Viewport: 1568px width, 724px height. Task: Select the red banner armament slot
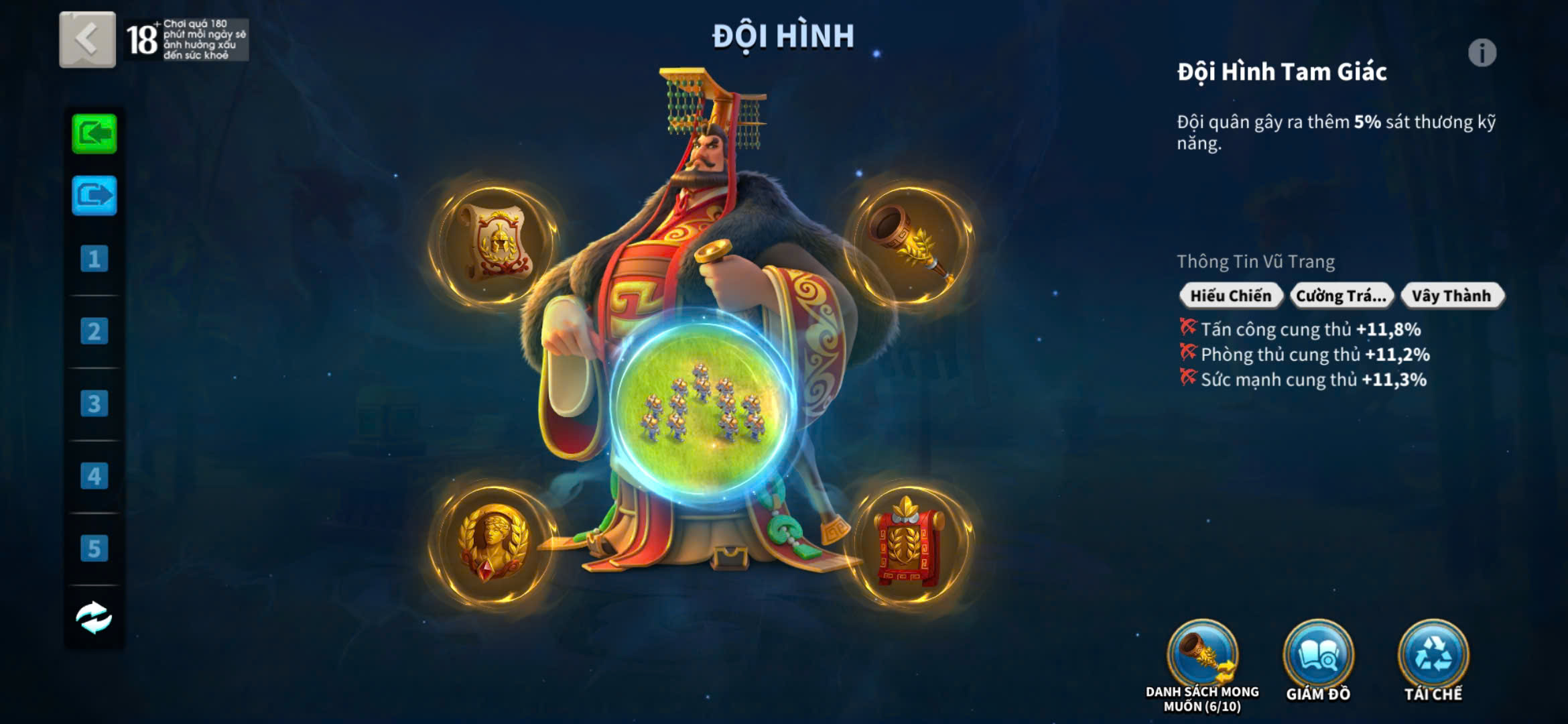[909, 544]
